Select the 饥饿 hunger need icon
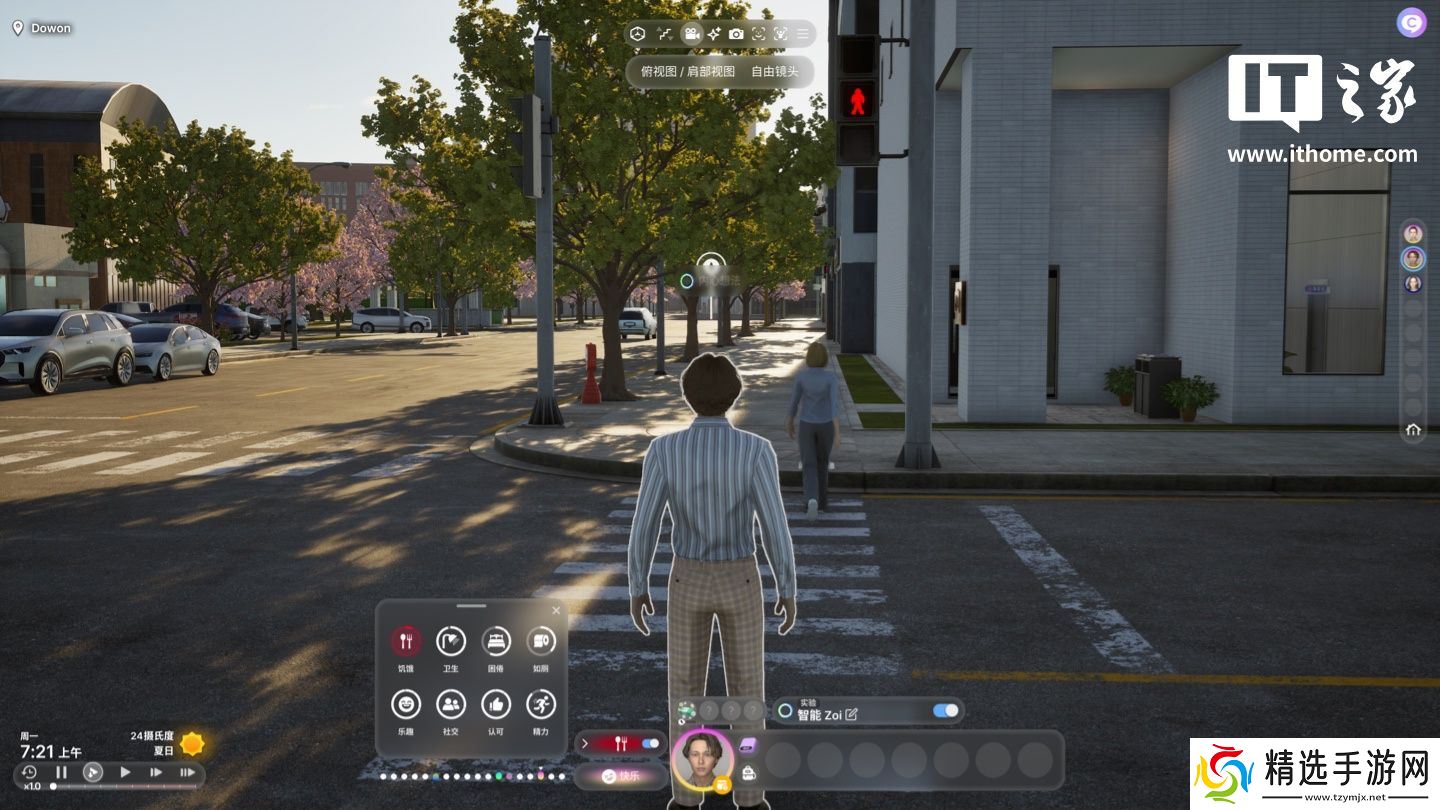Image resolution: width=1440 pixels, height=810 pixels. point(406,641)
